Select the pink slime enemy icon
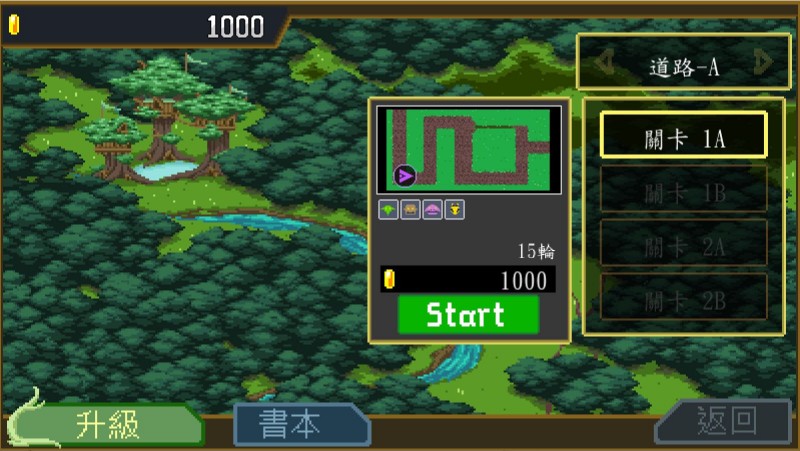This screenshot has height=451, width=800. (x=432, y=209)
